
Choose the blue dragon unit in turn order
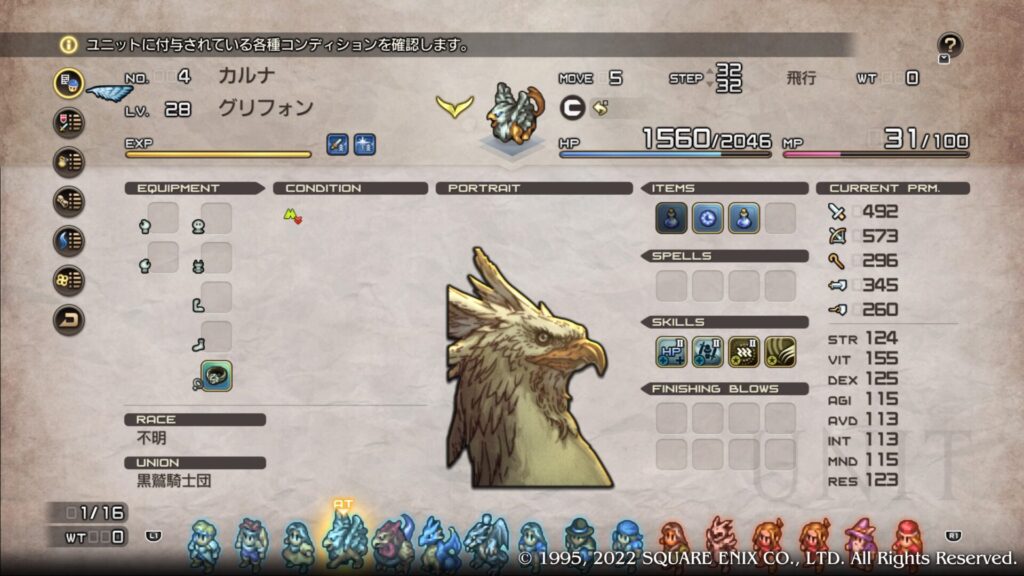click(x=439, y=541)
